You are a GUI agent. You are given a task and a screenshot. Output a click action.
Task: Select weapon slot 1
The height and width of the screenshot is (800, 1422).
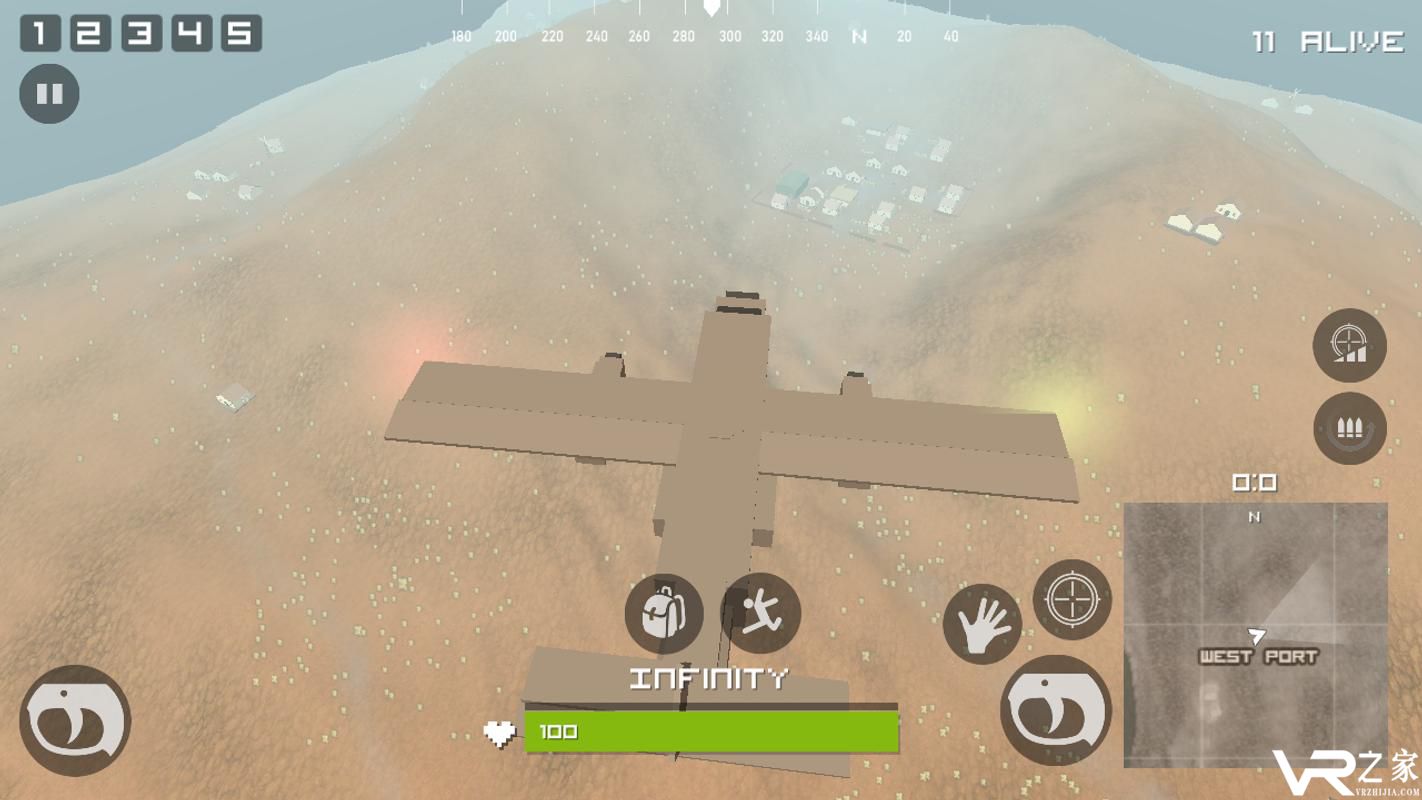(x=40, y=33)
